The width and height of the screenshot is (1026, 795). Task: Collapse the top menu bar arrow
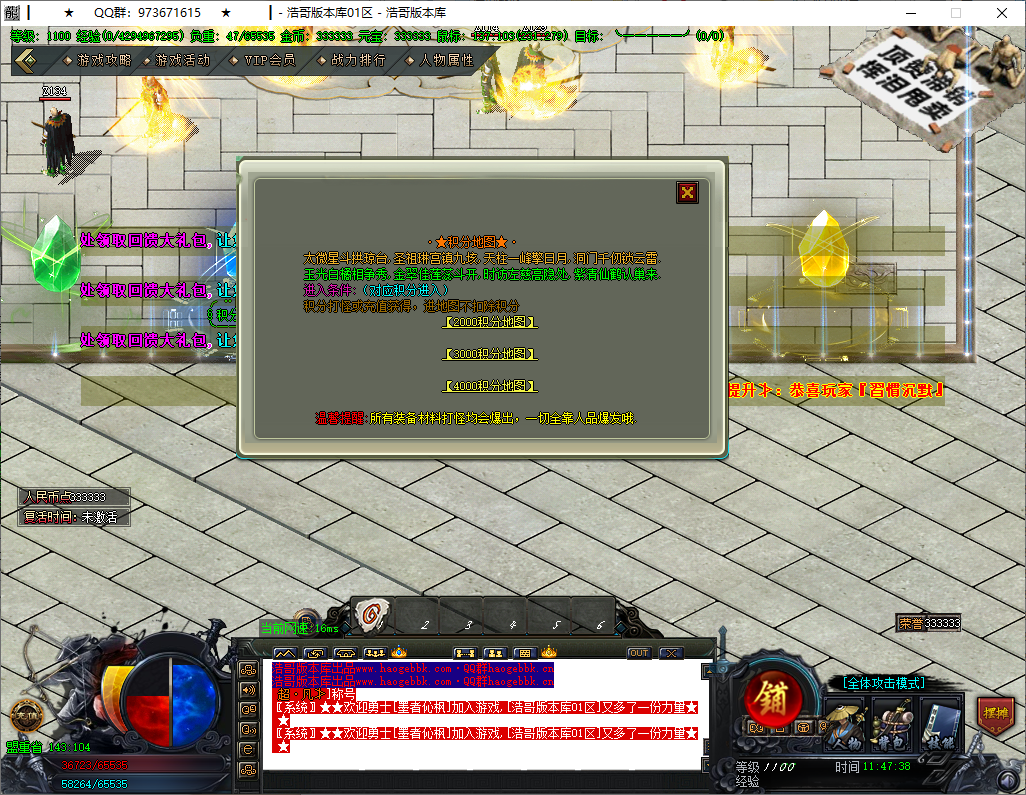[x=27, y=60]
